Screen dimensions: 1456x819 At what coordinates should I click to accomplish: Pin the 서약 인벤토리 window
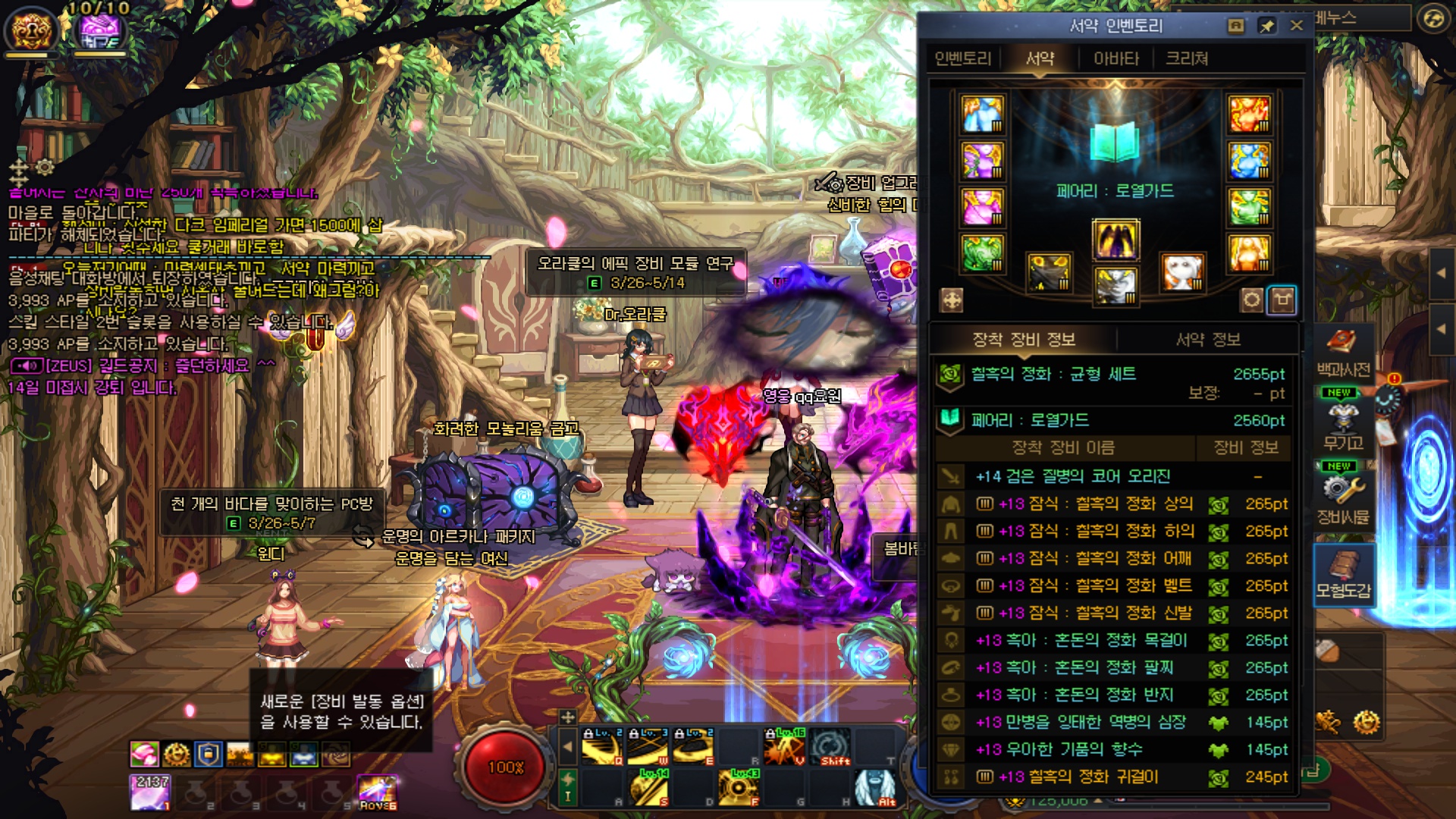(x=1266, y=26)
